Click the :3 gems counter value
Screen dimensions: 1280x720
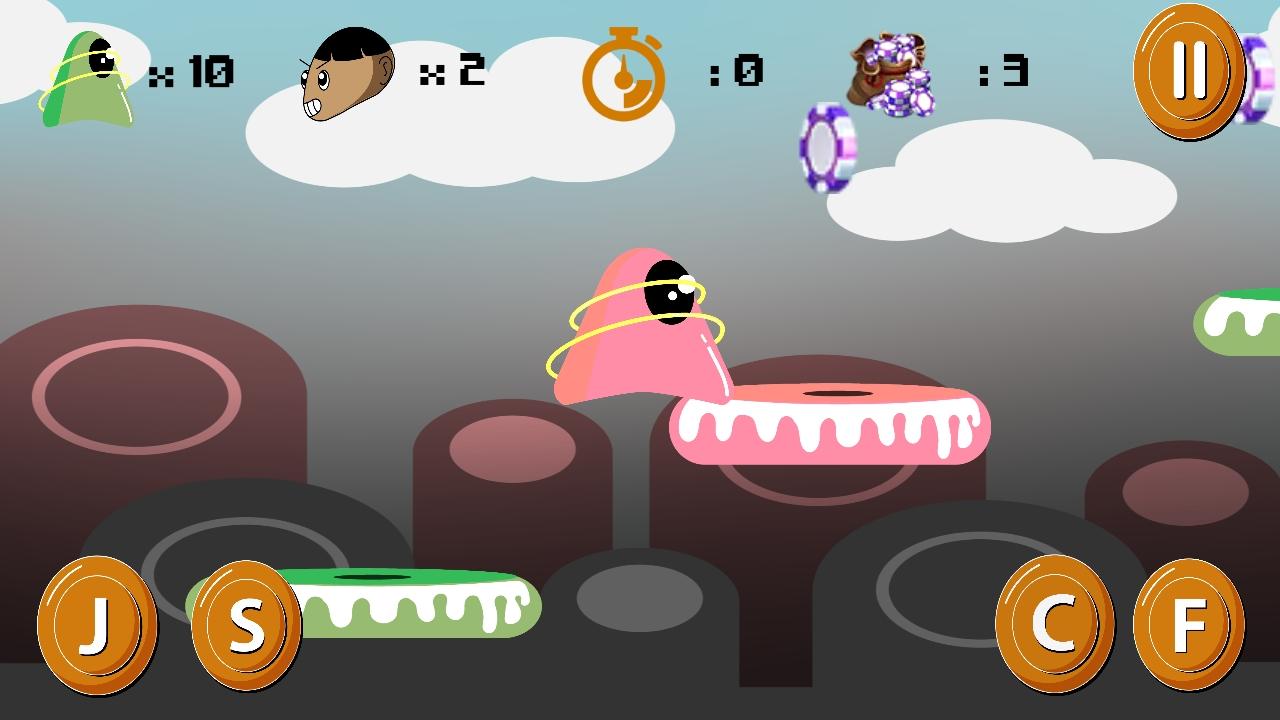pyautogui.click(x=1005, y=70)
